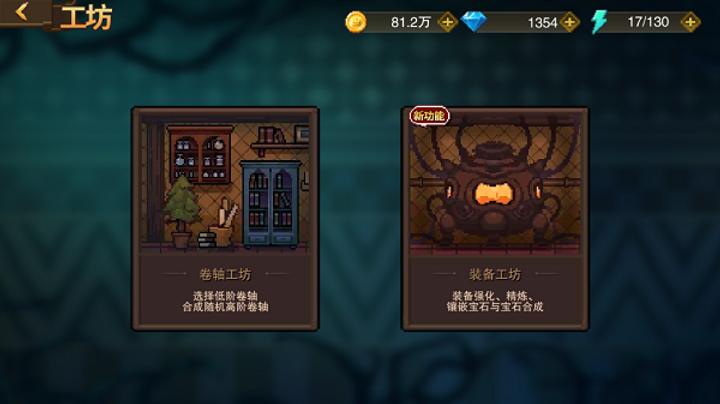Go back using the arrow button
Viewport: 720px width, 404px height.
point(22,14)
